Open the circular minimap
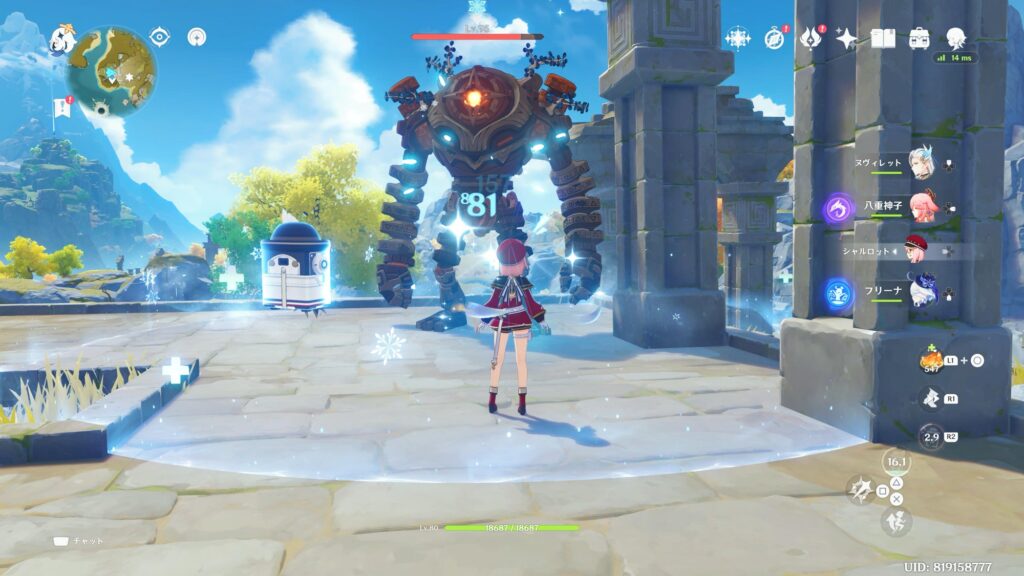1024x576 pixels. (111, 71)
